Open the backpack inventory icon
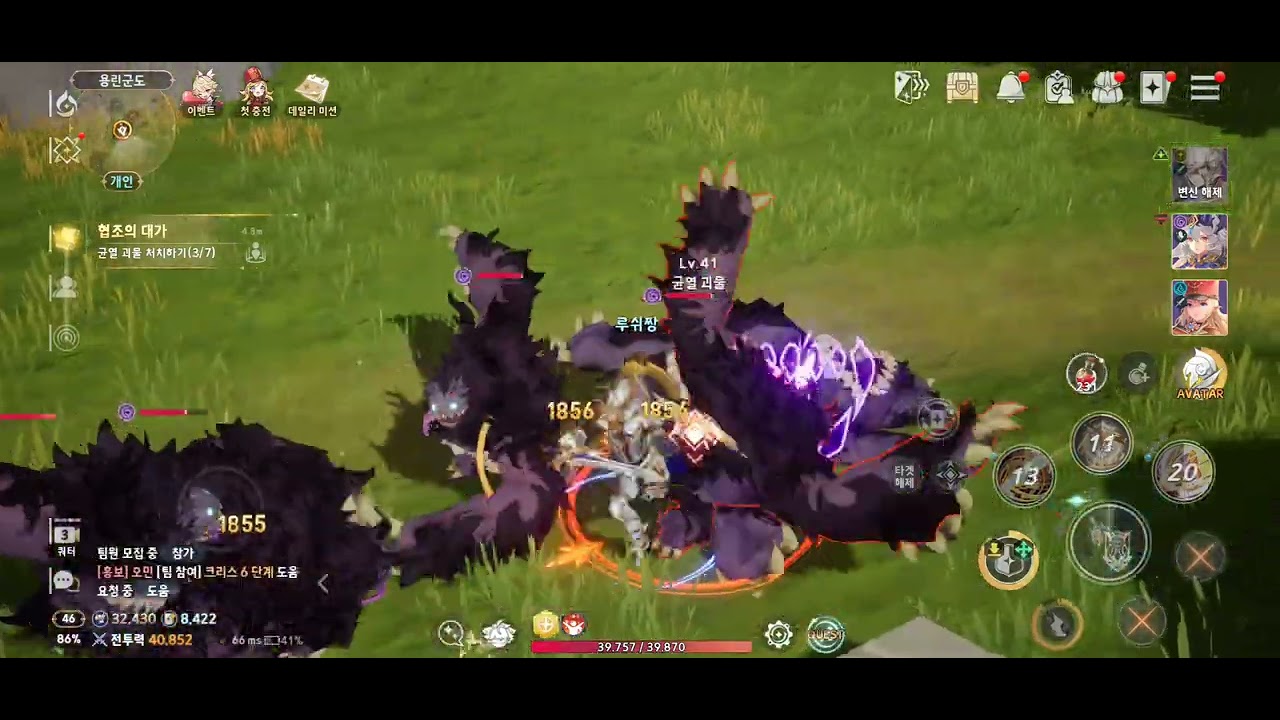Screen dimensions: 1280x720 (x=1106, y=88)
